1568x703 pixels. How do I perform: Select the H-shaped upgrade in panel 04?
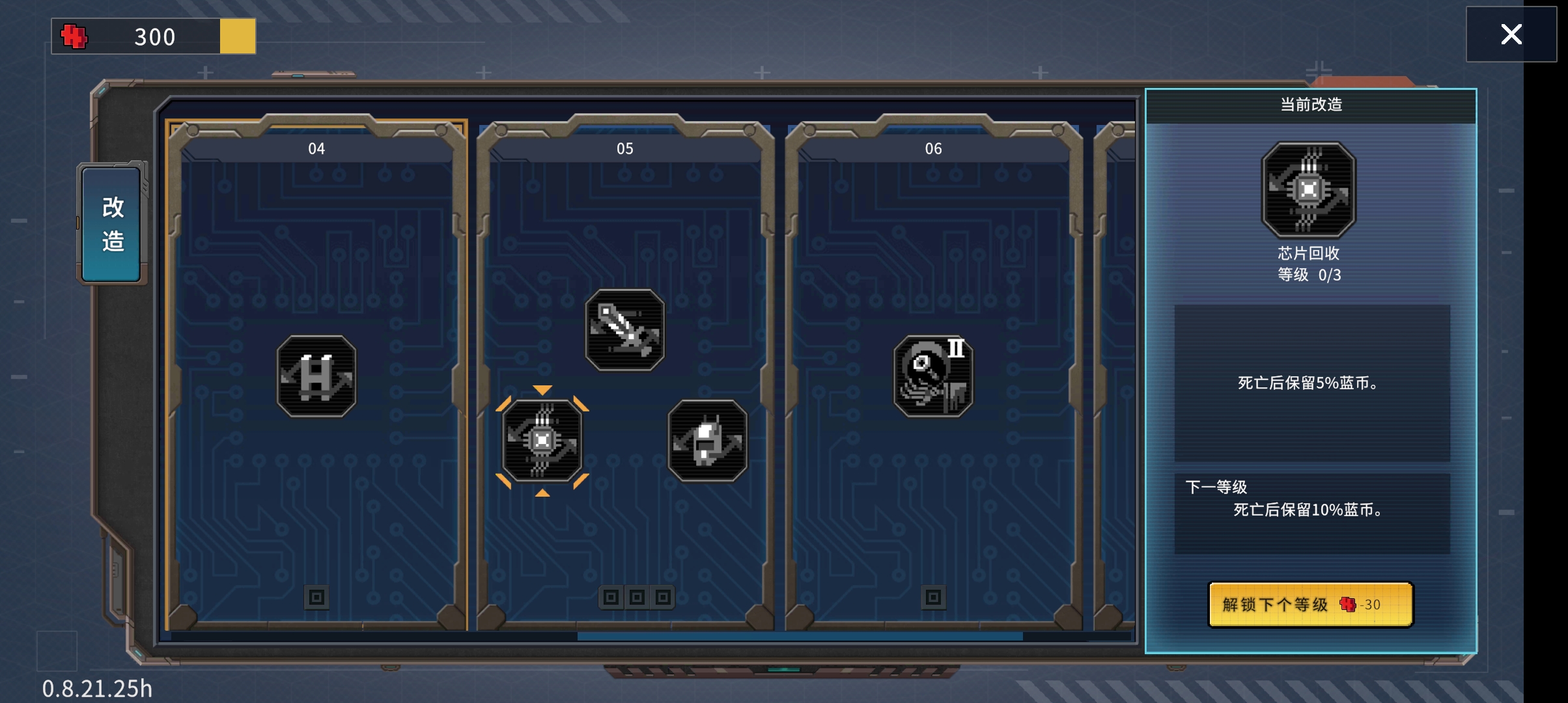316,376
